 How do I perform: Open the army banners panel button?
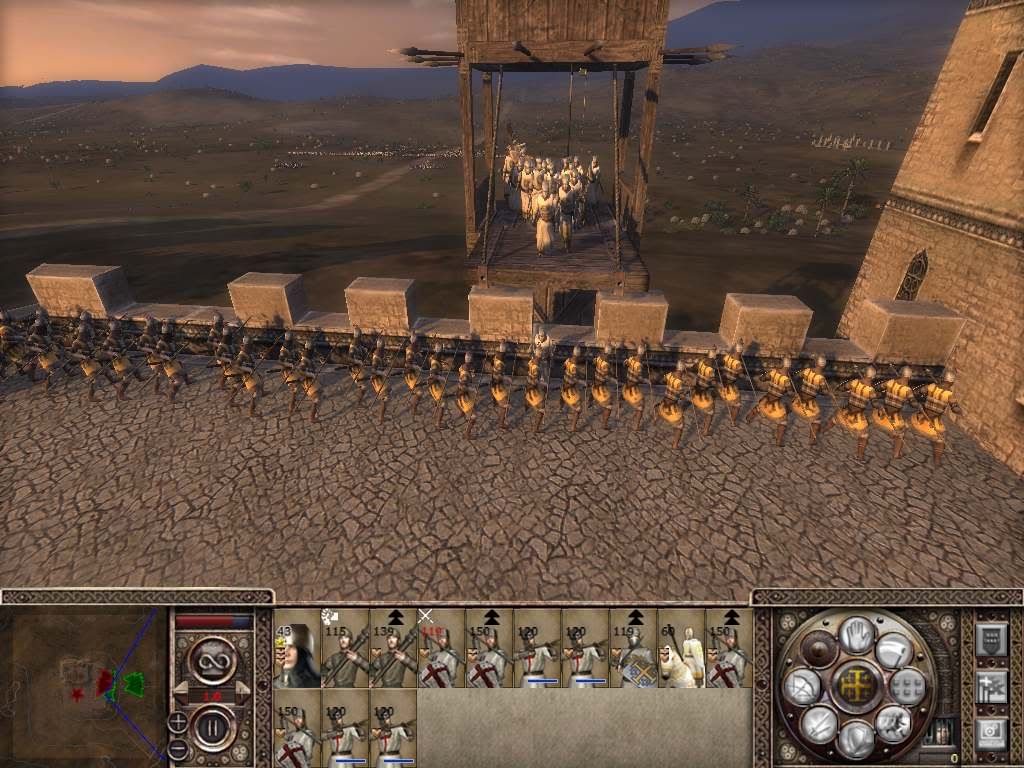click(x=990, y=686)
